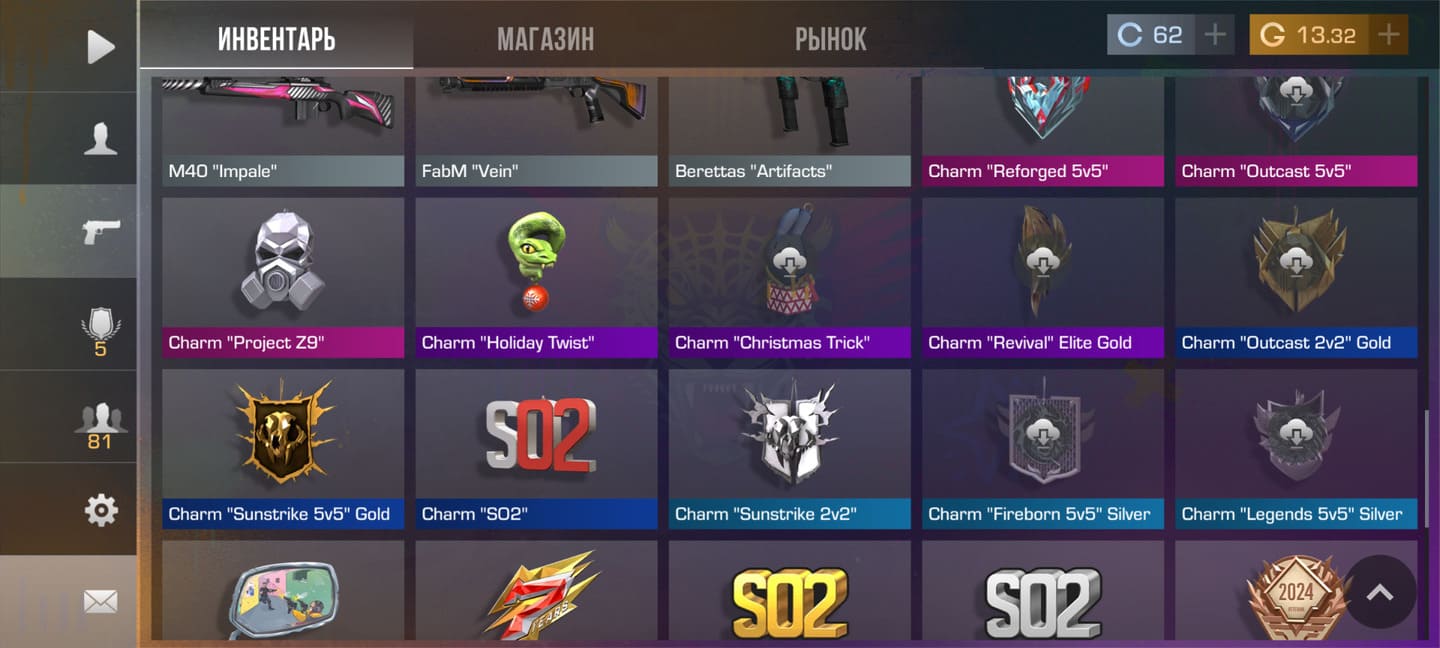Viewport: 1440px width, 648px height.
Task: Open the player profile icon
Action: [100, 138]
